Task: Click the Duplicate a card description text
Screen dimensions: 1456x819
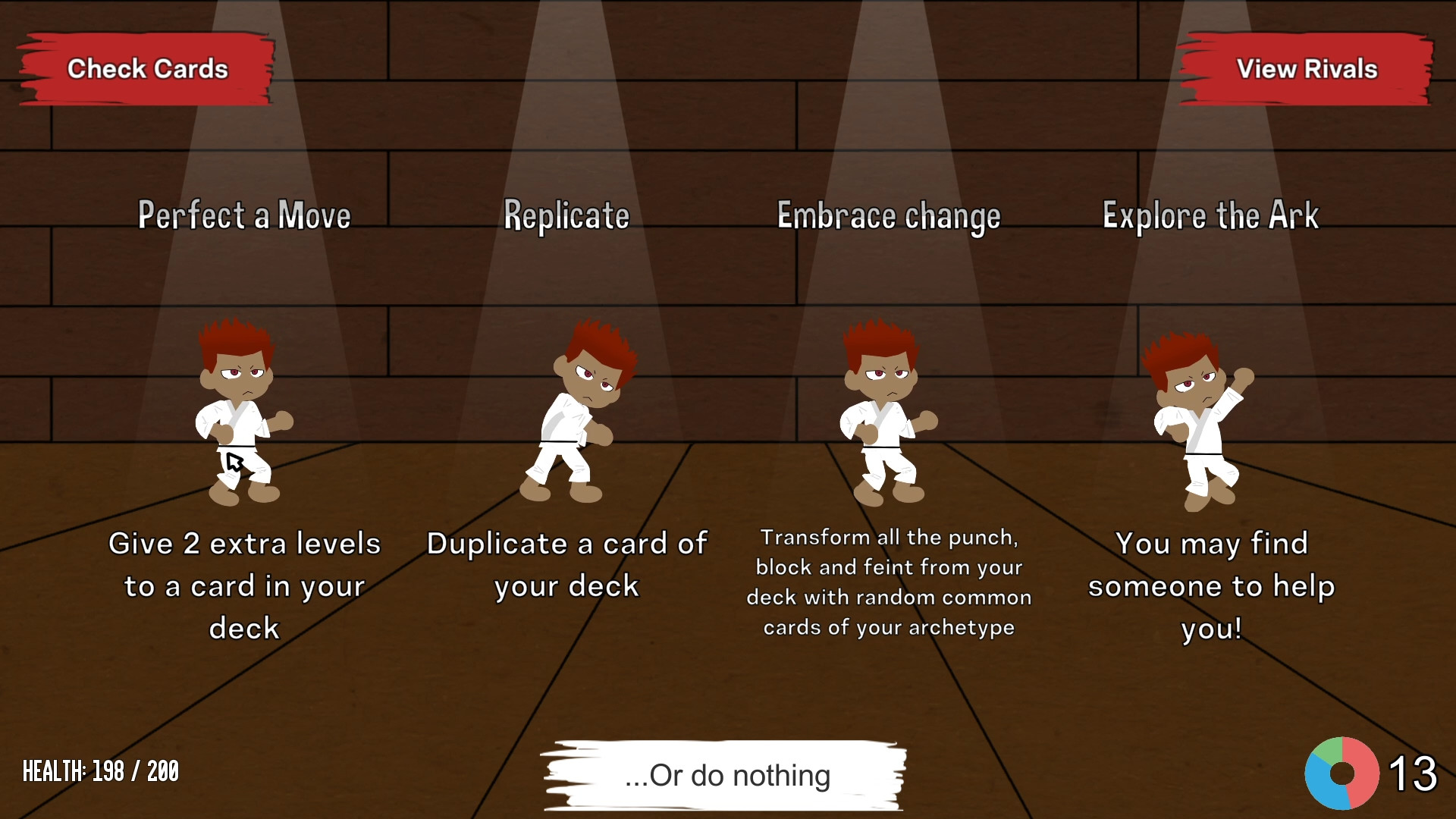Action: pyautogui.click(x=566, y=564)
